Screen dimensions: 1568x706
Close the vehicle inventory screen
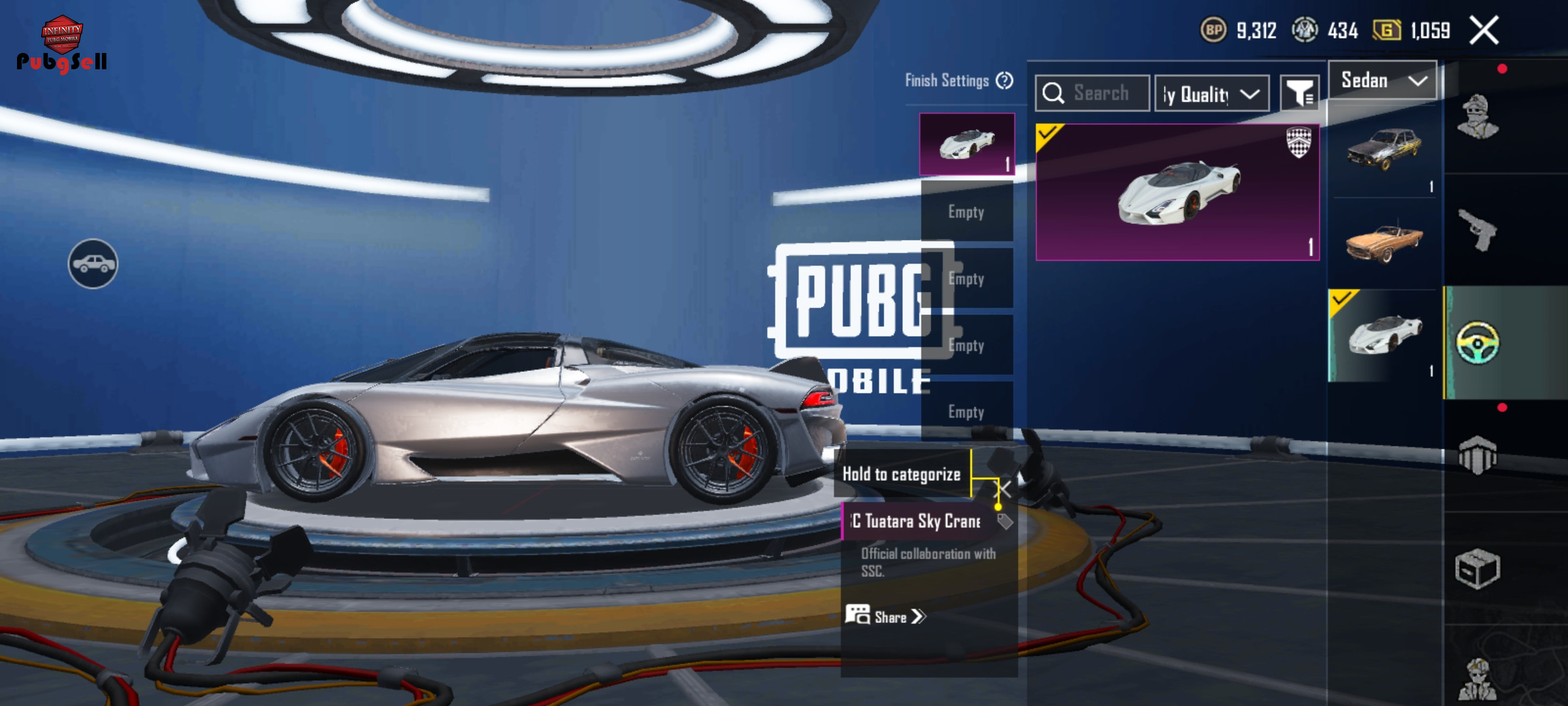tap(1484, 31)
